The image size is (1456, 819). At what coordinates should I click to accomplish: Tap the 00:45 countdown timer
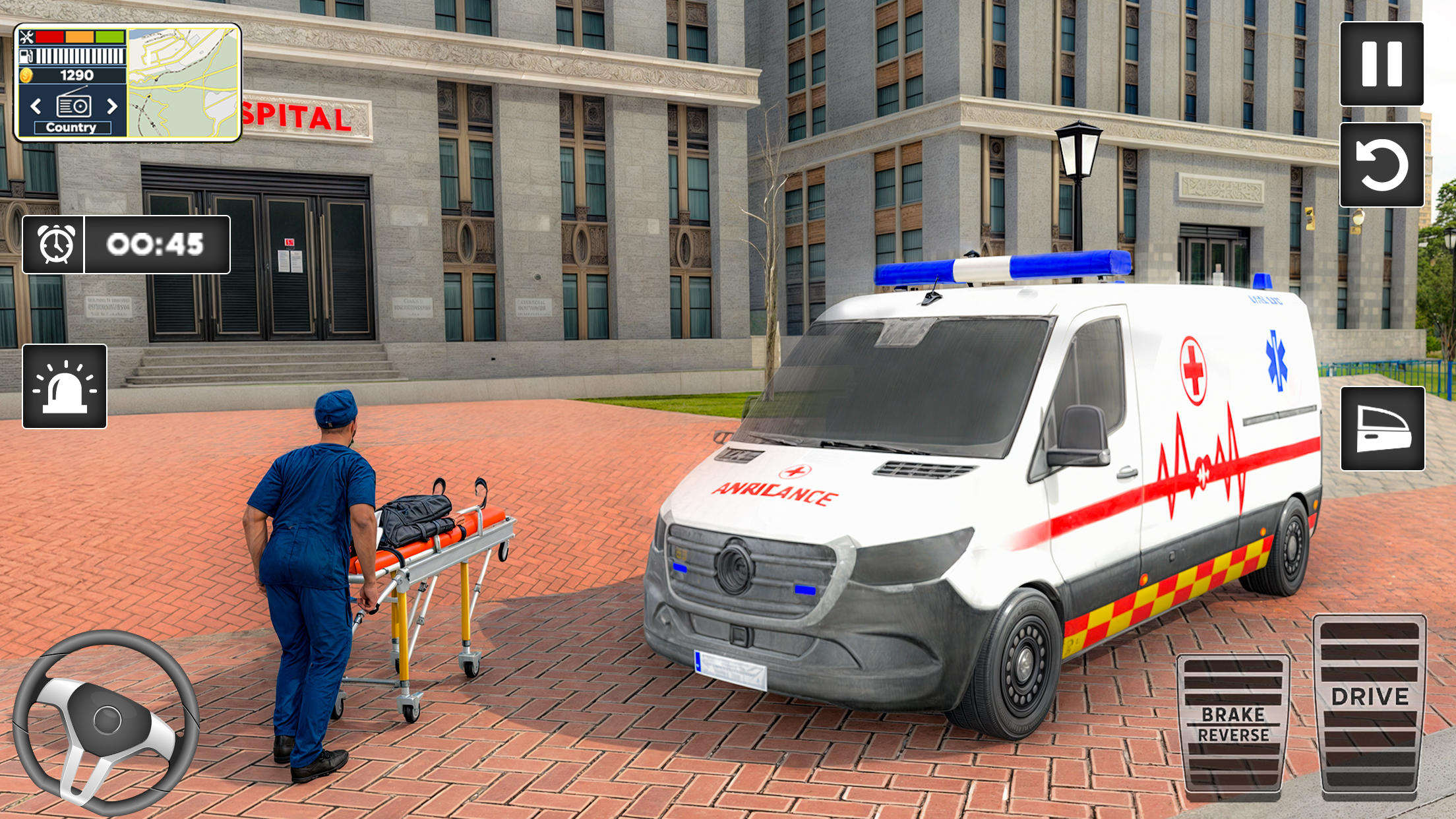point(155,244)
